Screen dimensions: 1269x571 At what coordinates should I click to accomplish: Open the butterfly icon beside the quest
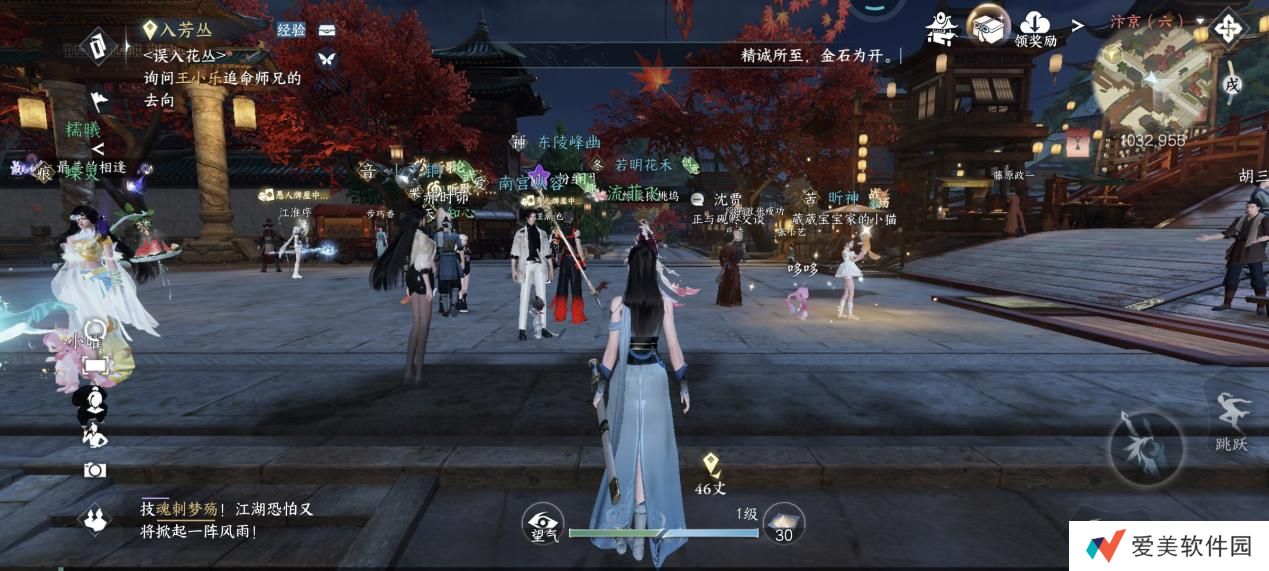click(326, 59)
